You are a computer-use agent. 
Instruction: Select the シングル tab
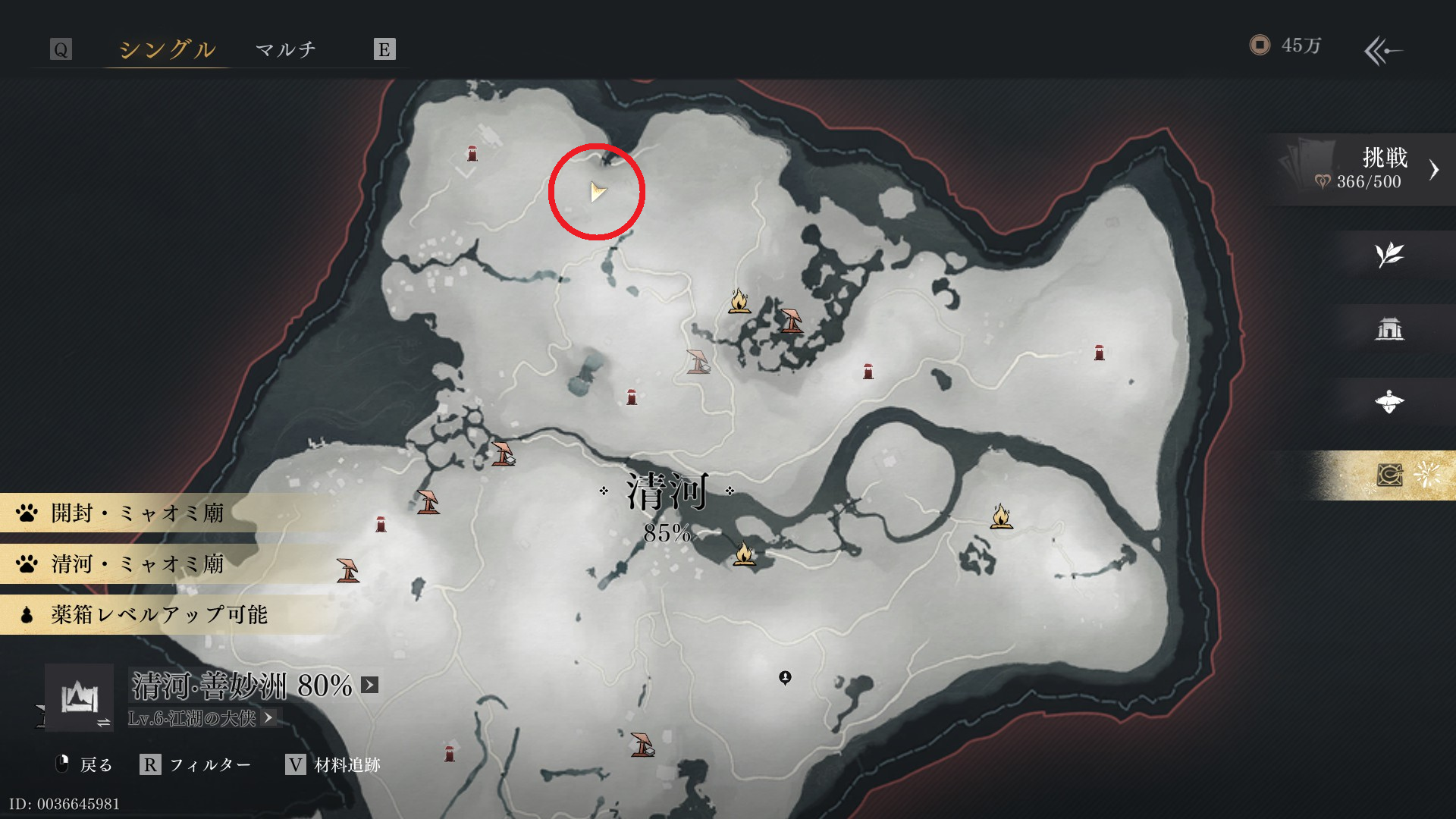(x=167, y=50)
